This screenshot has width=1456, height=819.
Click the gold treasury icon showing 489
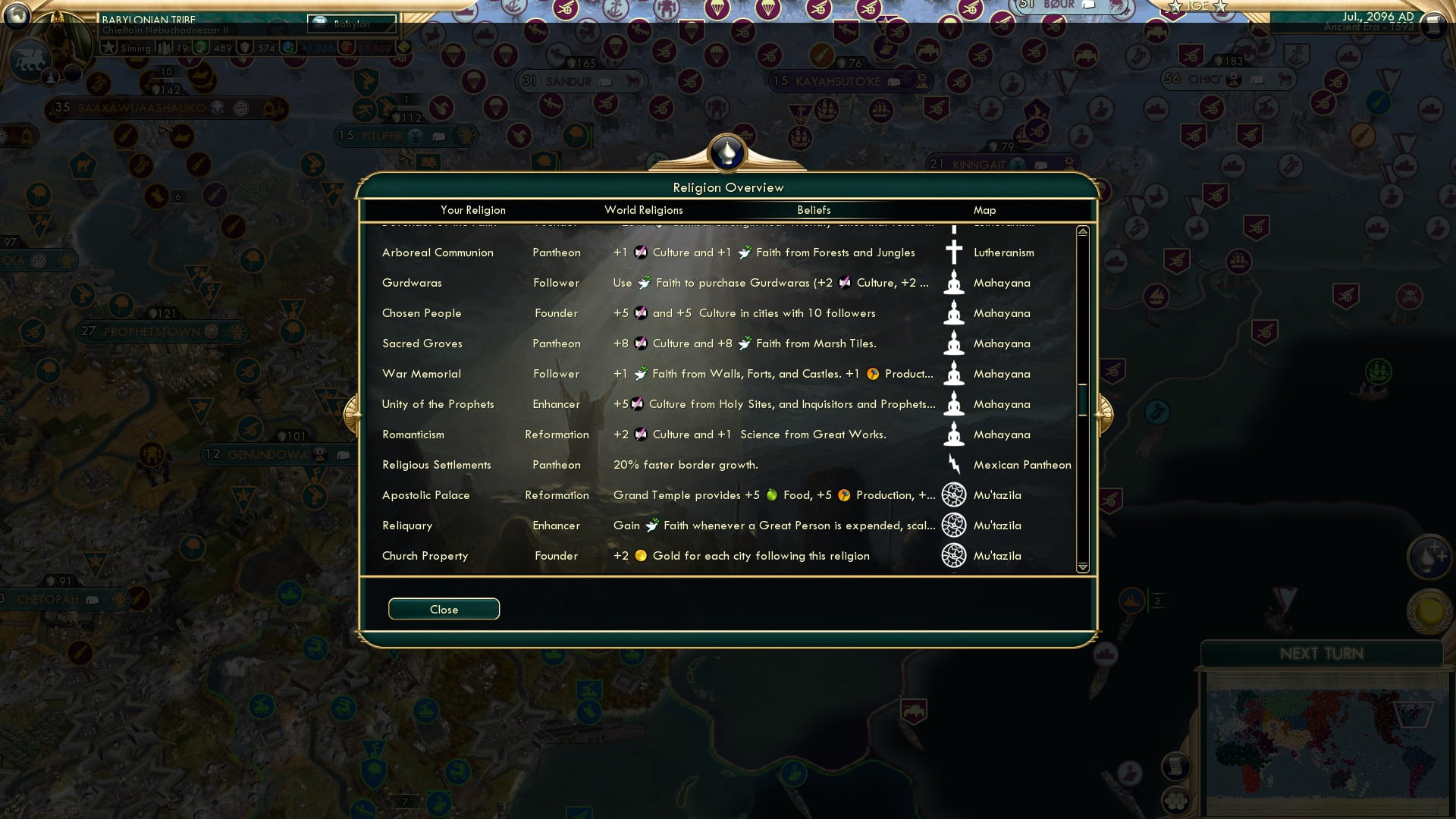[x=199, y=47]
